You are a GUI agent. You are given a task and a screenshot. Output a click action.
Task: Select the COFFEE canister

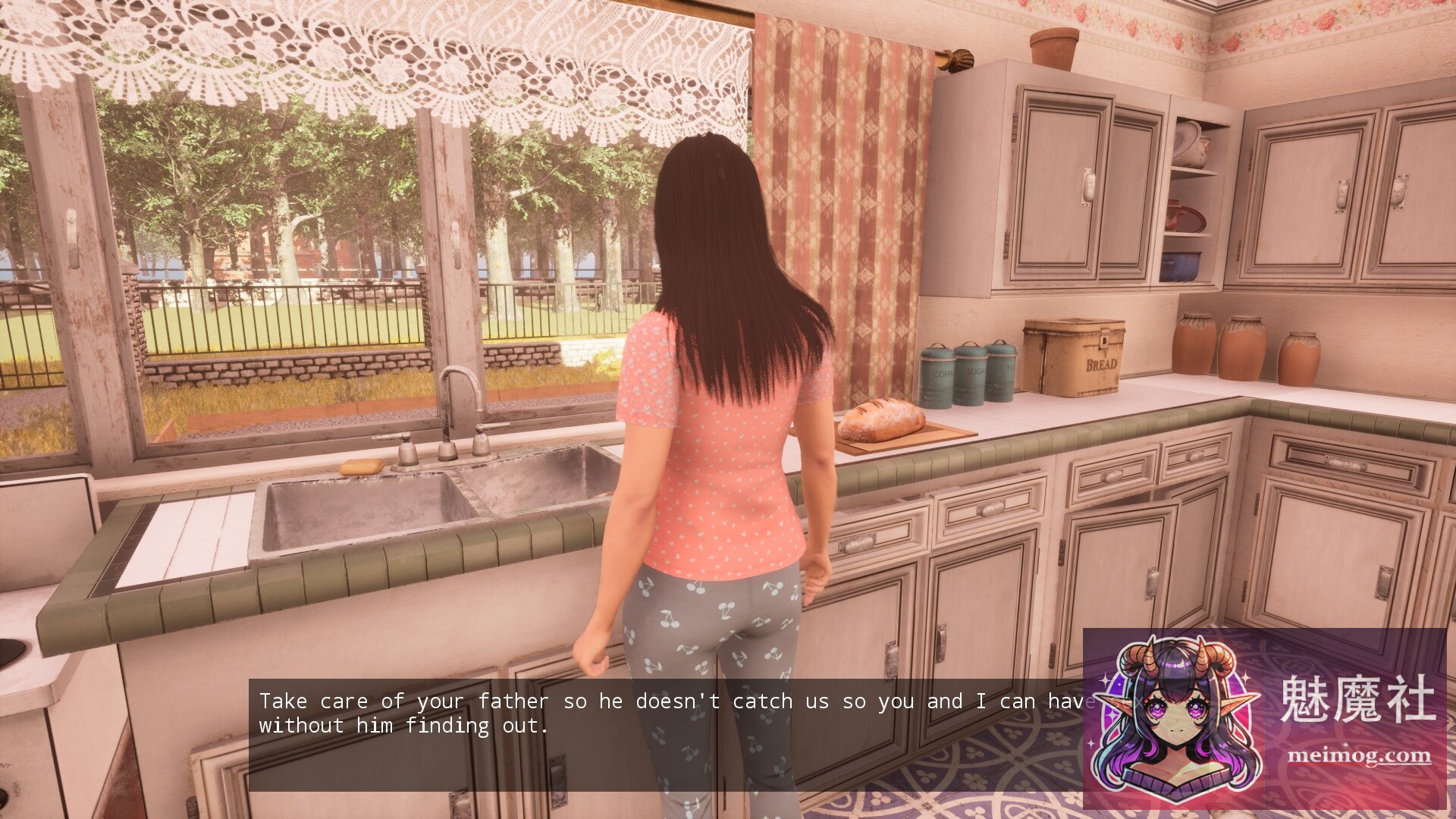(x=938, y=375)
